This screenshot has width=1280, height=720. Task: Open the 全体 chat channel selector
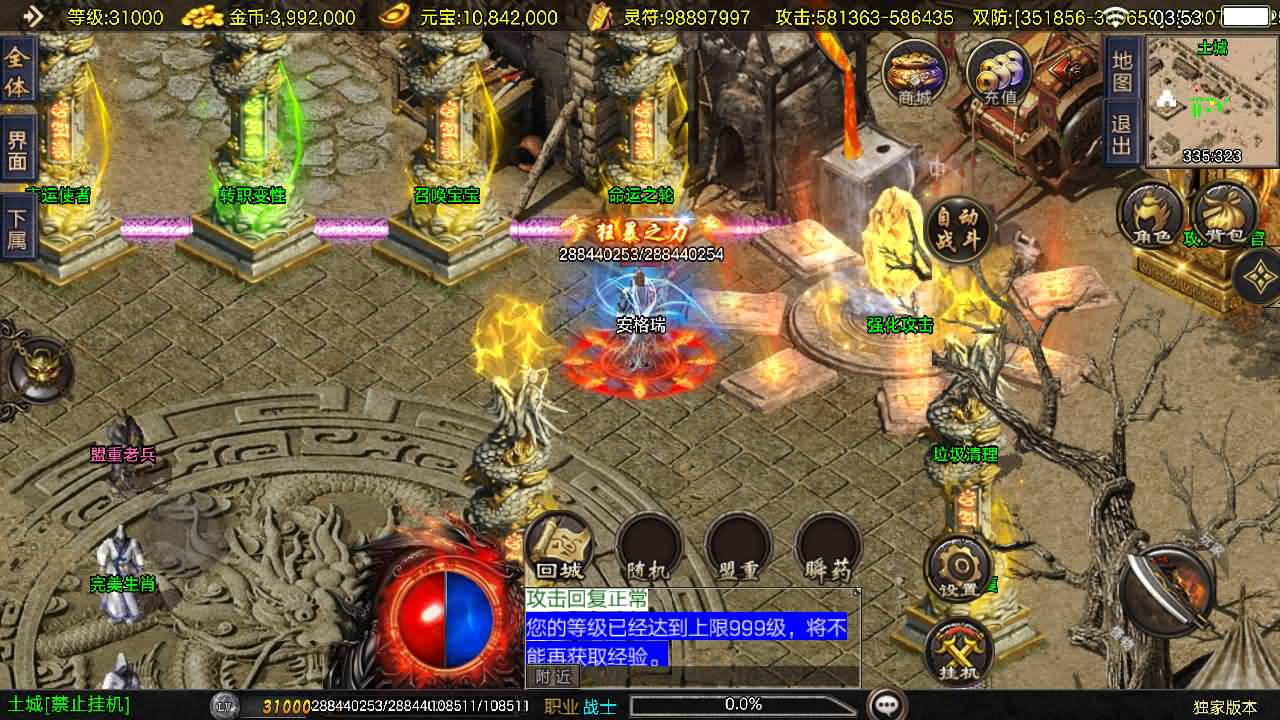(18, 72)
